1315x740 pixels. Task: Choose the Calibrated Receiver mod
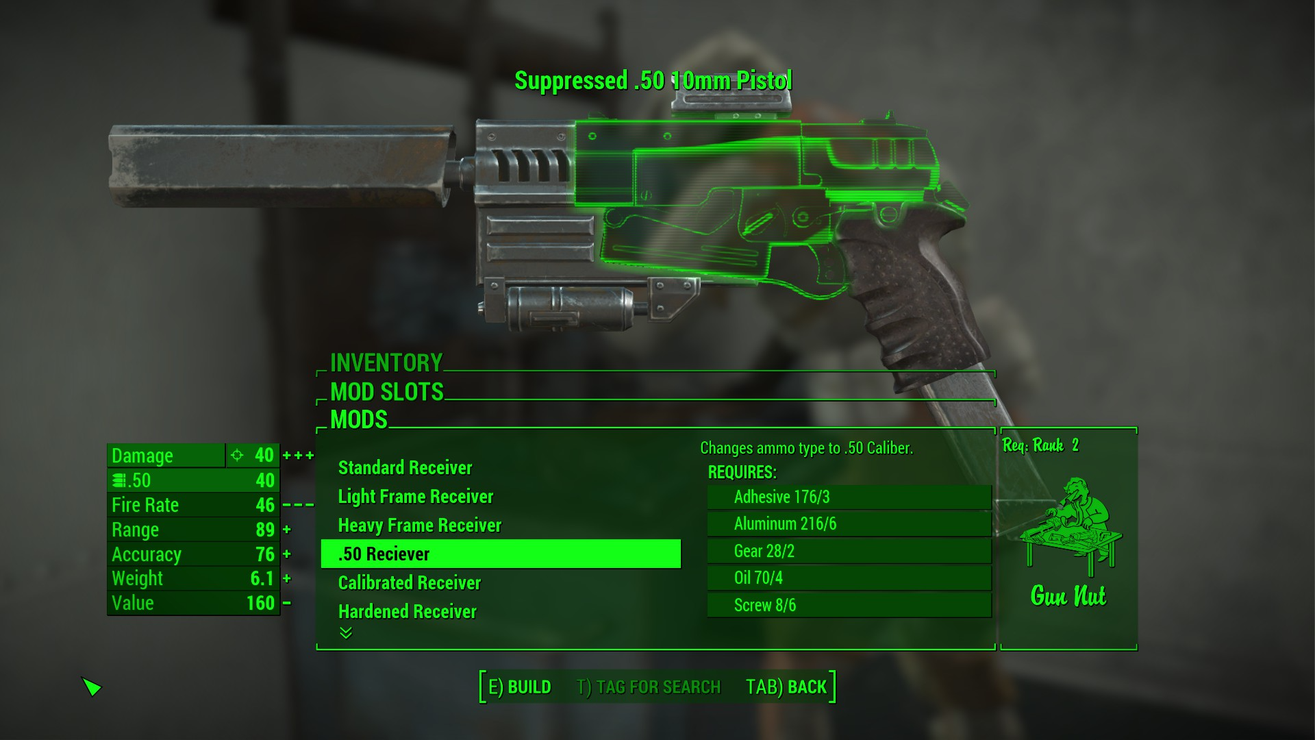(x=410, y=583)
